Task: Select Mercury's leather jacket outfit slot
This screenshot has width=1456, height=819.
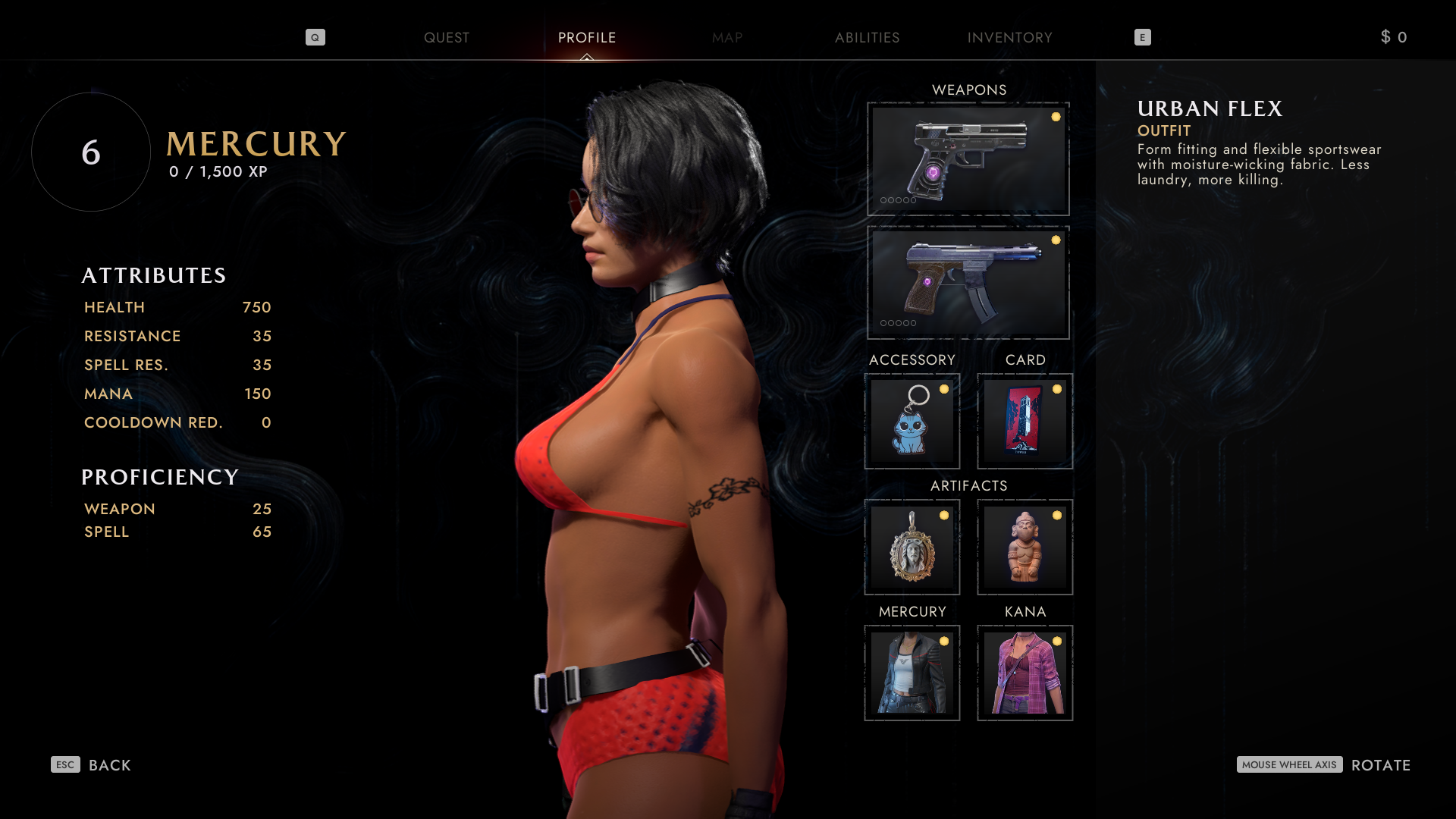Action: pos(912,673)
